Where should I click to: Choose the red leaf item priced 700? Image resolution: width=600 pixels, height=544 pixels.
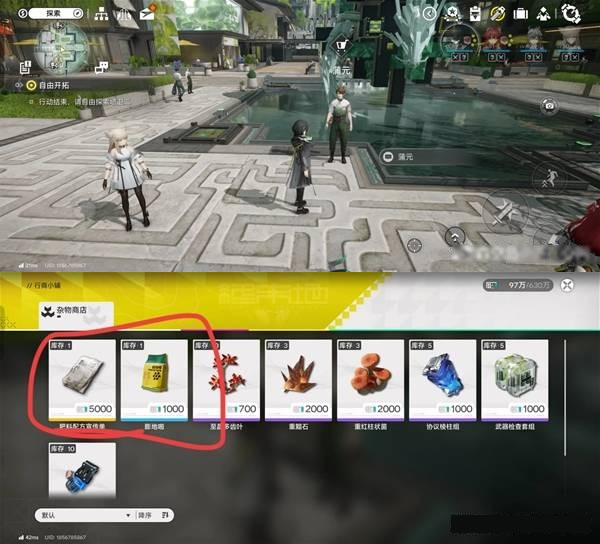point(226,379)
